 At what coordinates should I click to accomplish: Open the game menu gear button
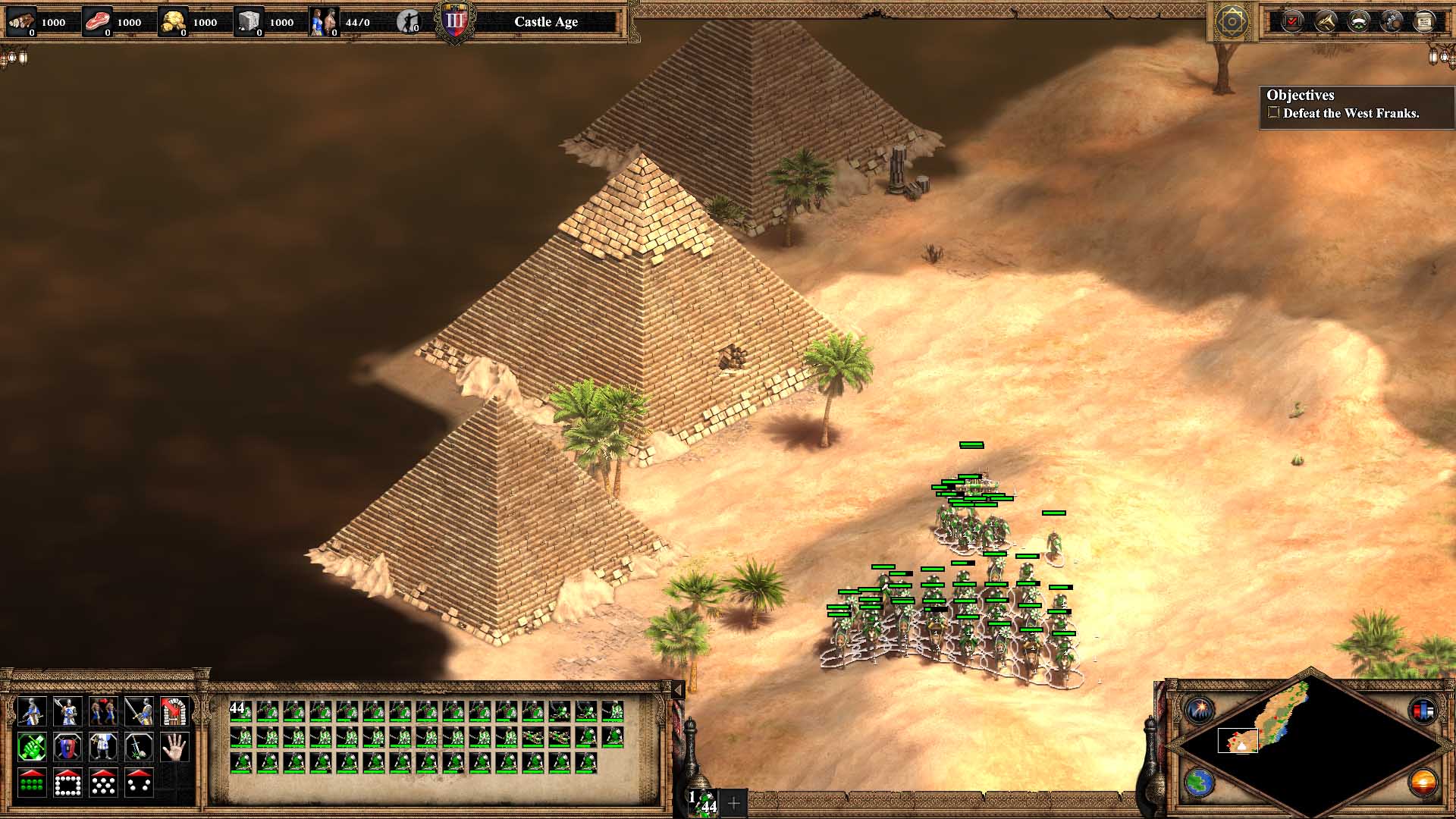pos(1232,21)
